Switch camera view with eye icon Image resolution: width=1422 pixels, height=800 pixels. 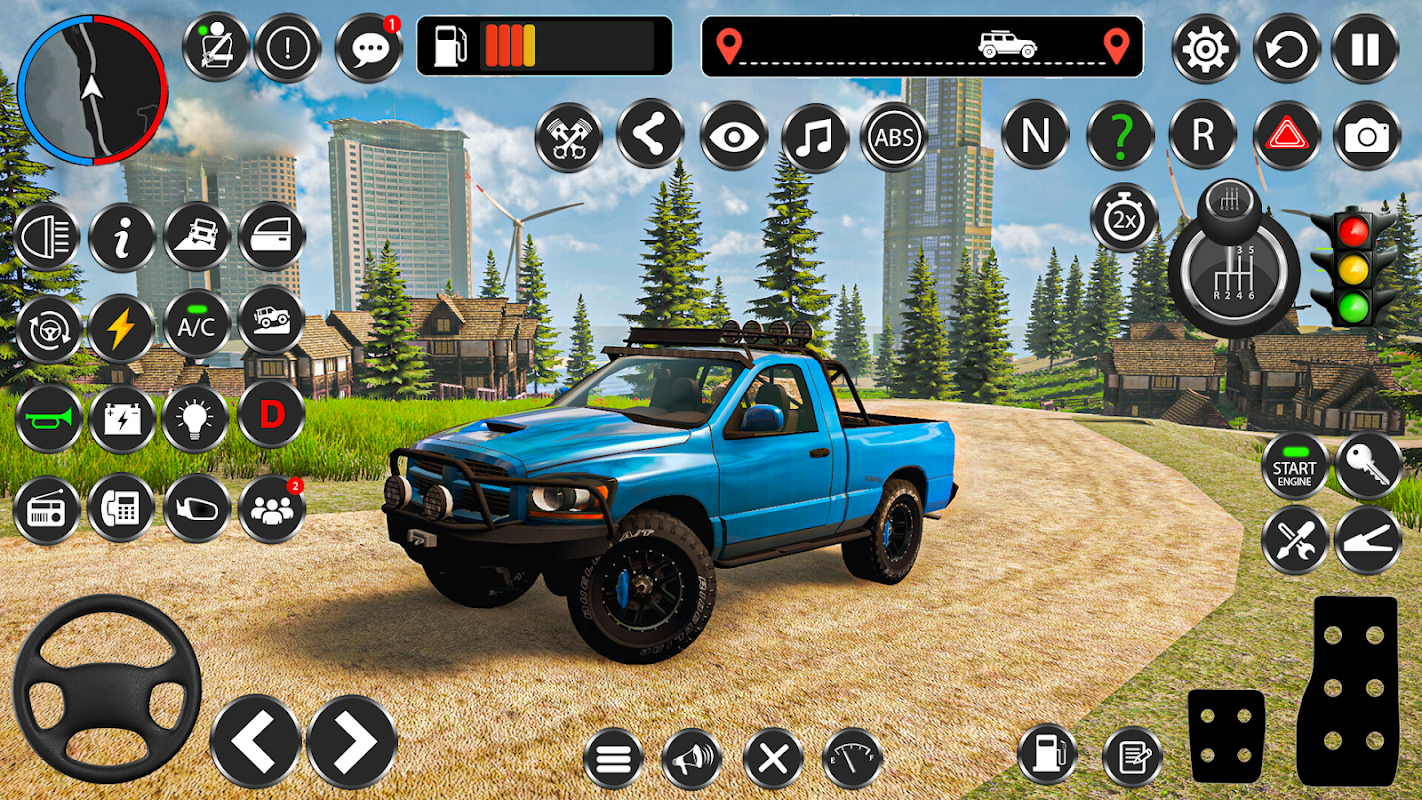(733, 136)
